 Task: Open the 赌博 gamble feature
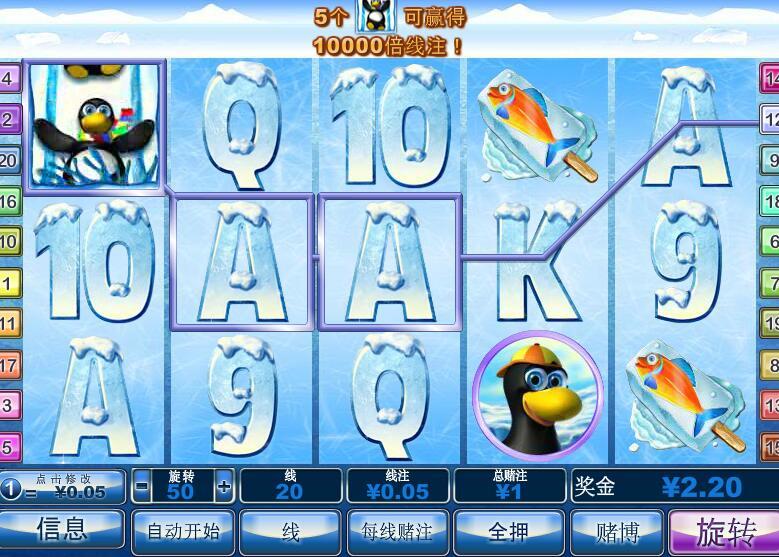(617, 531)
